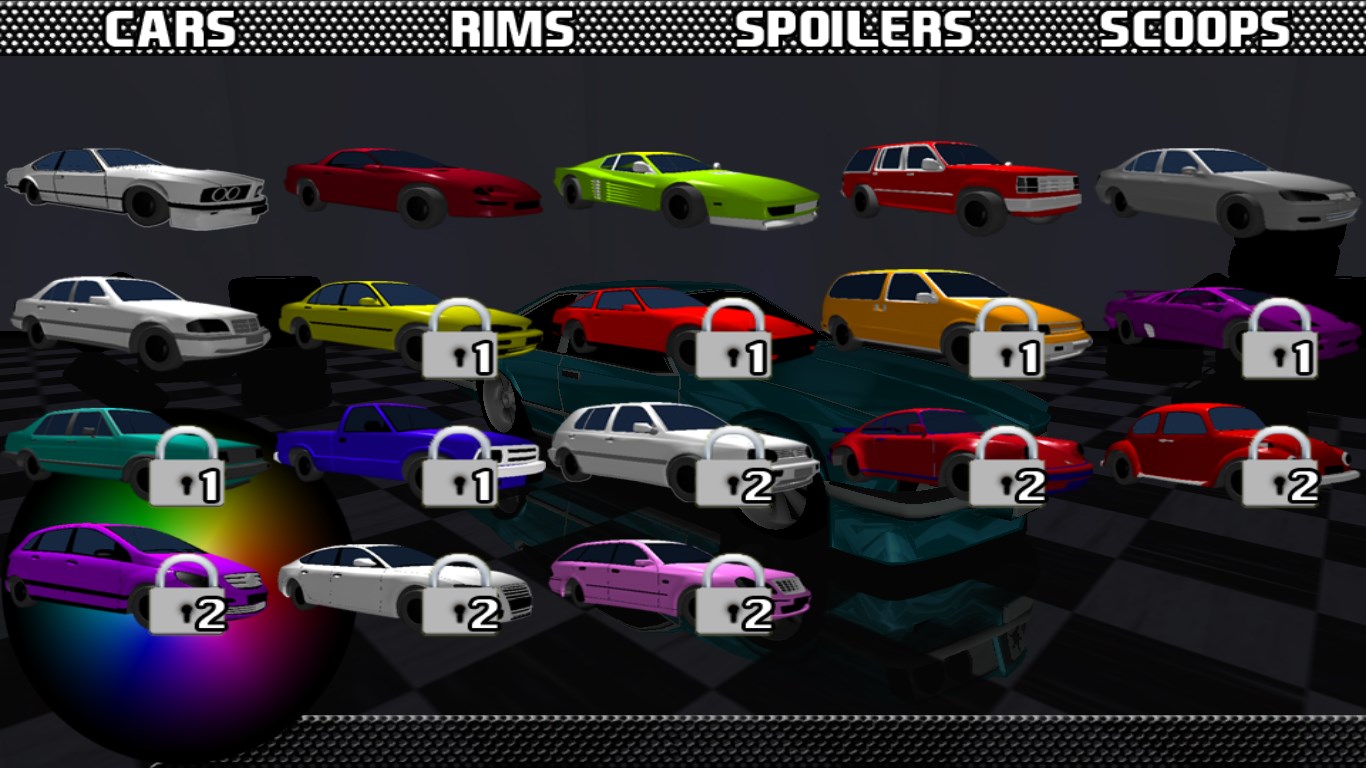
Task: Select the gray sedan thumbnail
Action: point(1229,188)
